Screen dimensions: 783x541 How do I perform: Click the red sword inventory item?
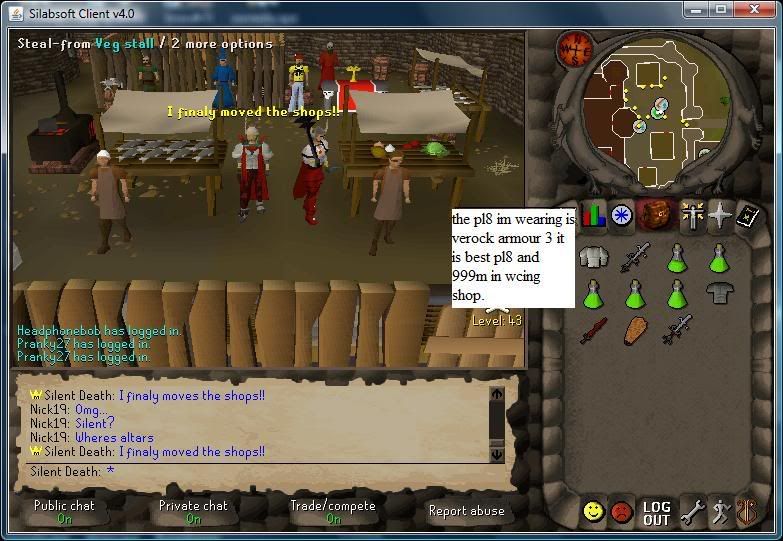[593, 329]
